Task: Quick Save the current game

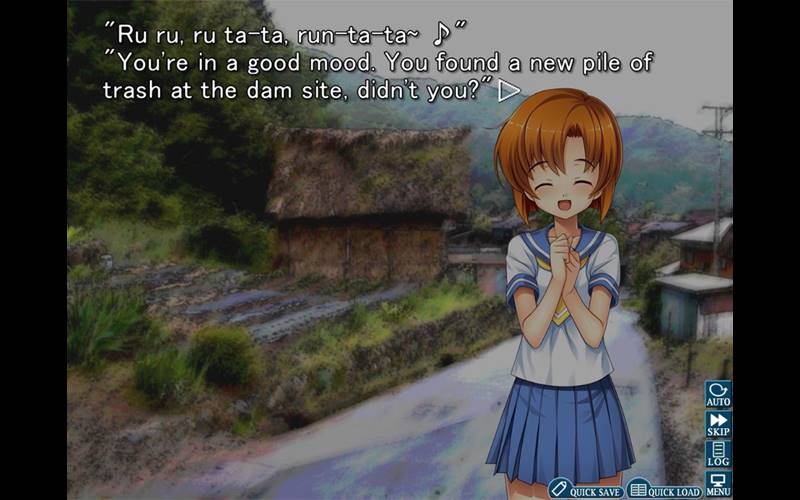Action: point(585,490)
